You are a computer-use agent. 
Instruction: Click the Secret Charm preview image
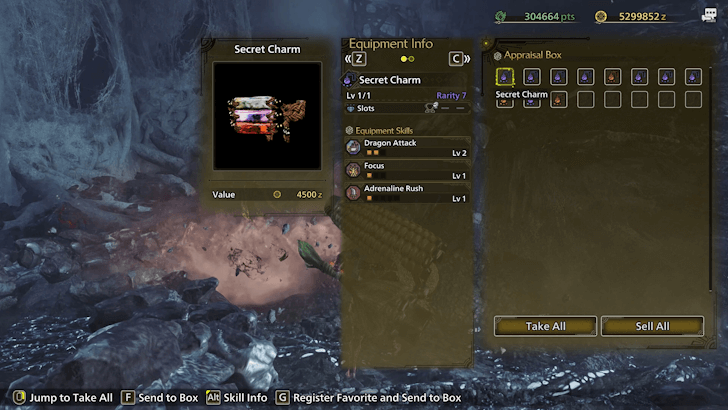(x=267, y=116)
